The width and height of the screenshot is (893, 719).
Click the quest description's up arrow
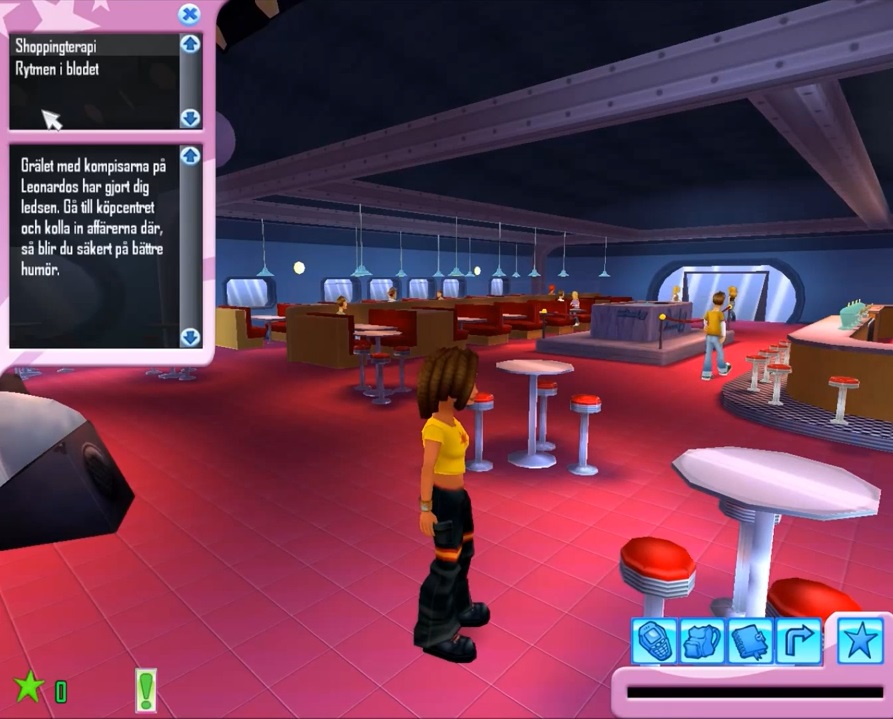190,156
